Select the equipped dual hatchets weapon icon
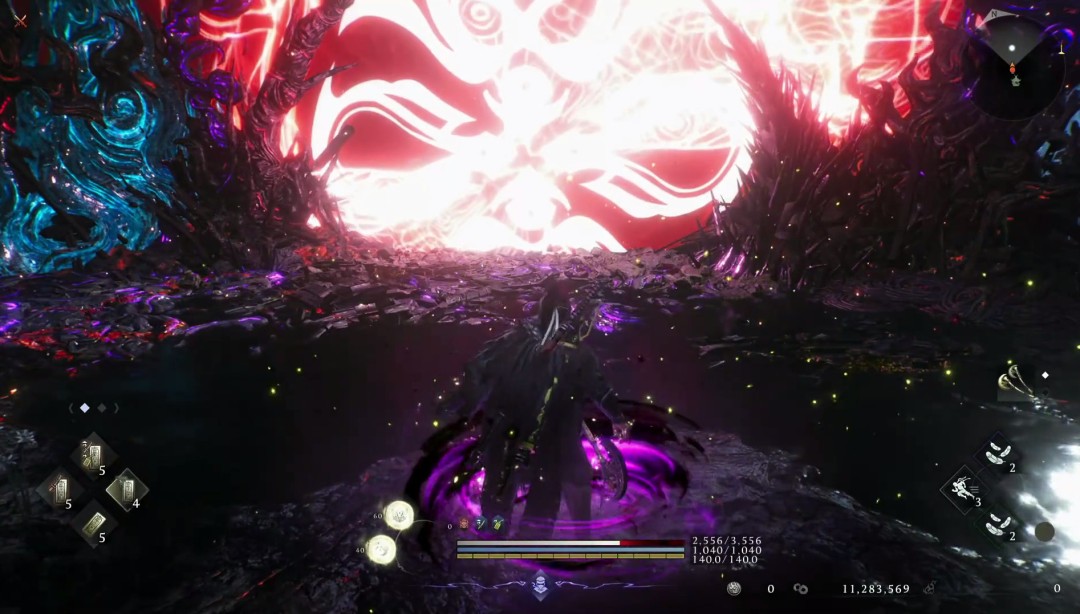 click(1016, 383)
